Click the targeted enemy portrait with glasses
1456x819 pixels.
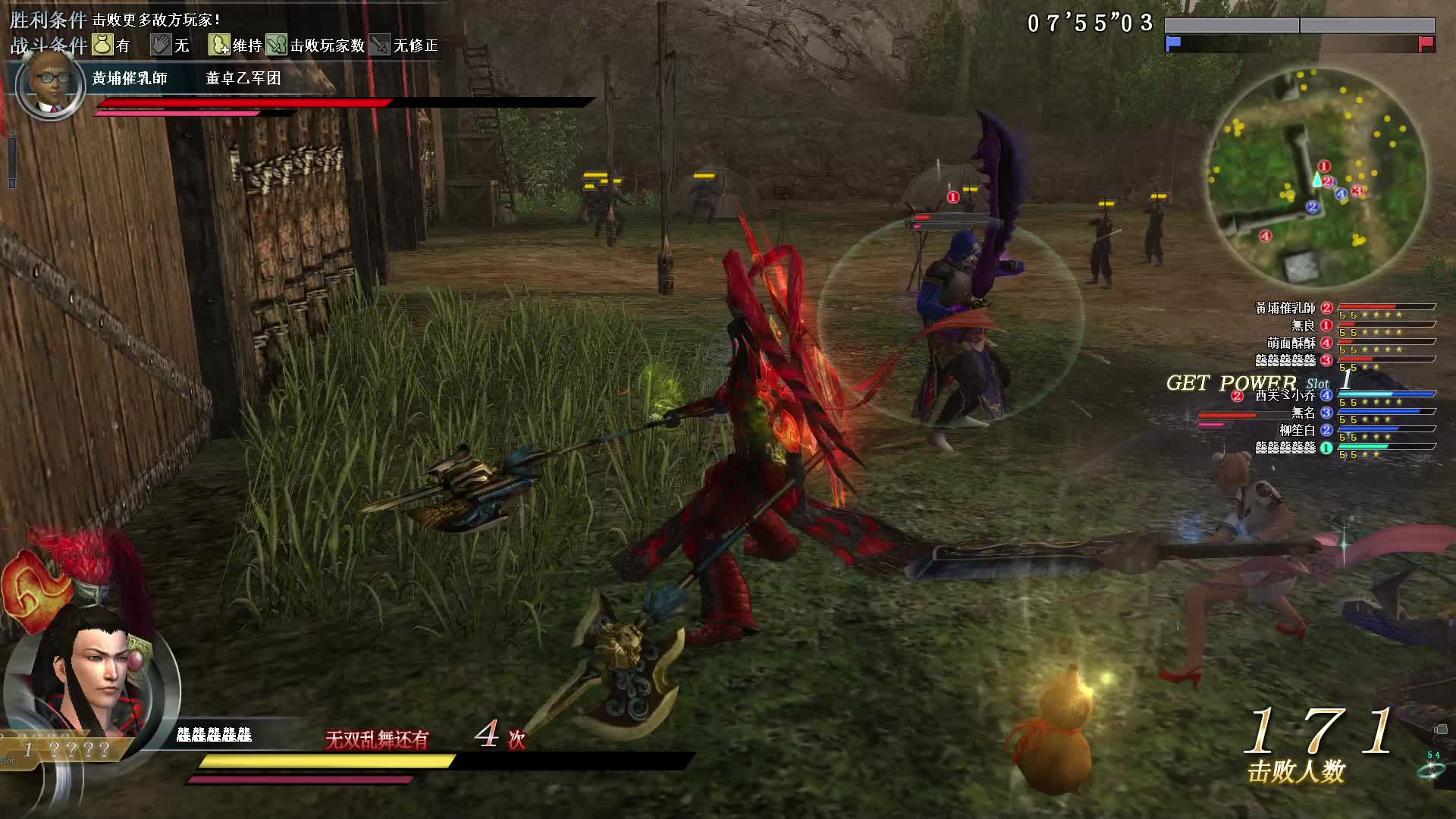[x=50, y=85]
